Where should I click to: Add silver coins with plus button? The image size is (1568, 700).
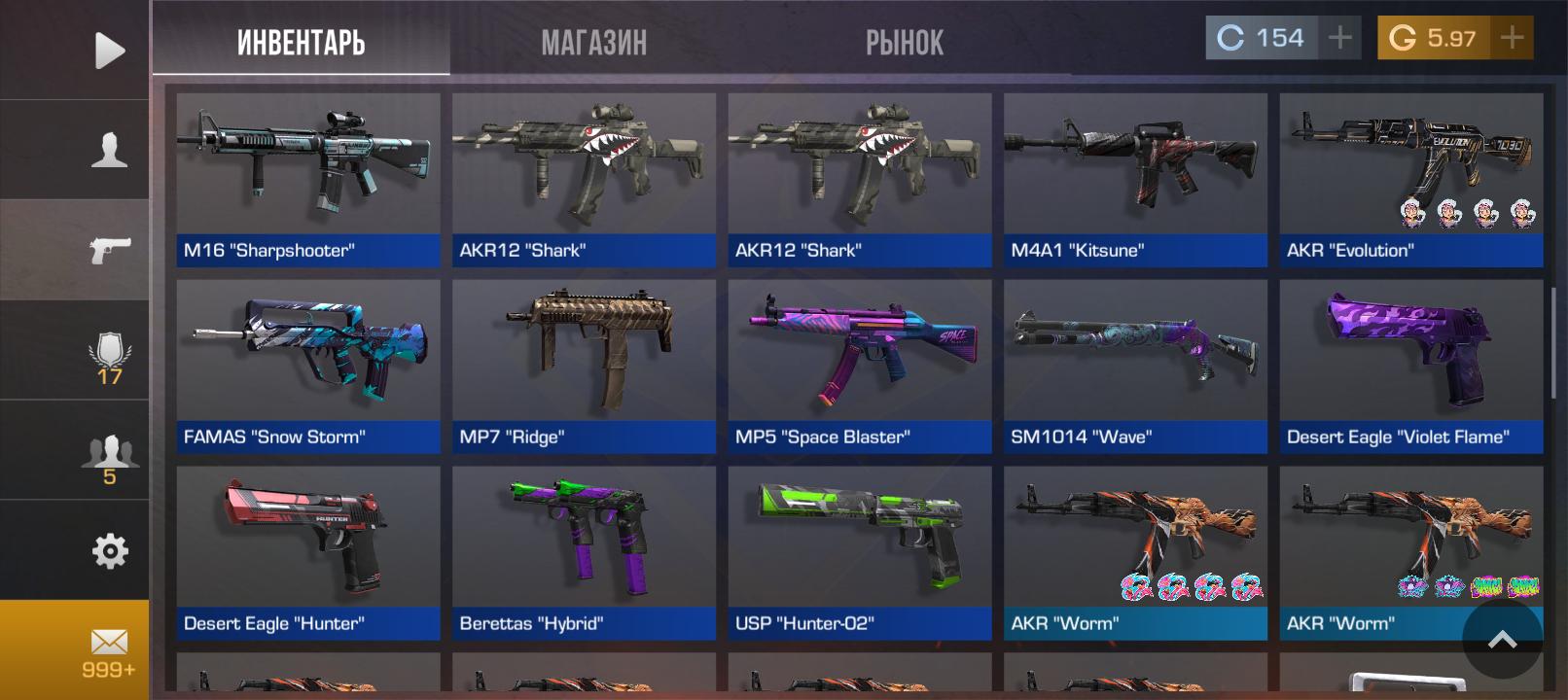(1339, 38)
